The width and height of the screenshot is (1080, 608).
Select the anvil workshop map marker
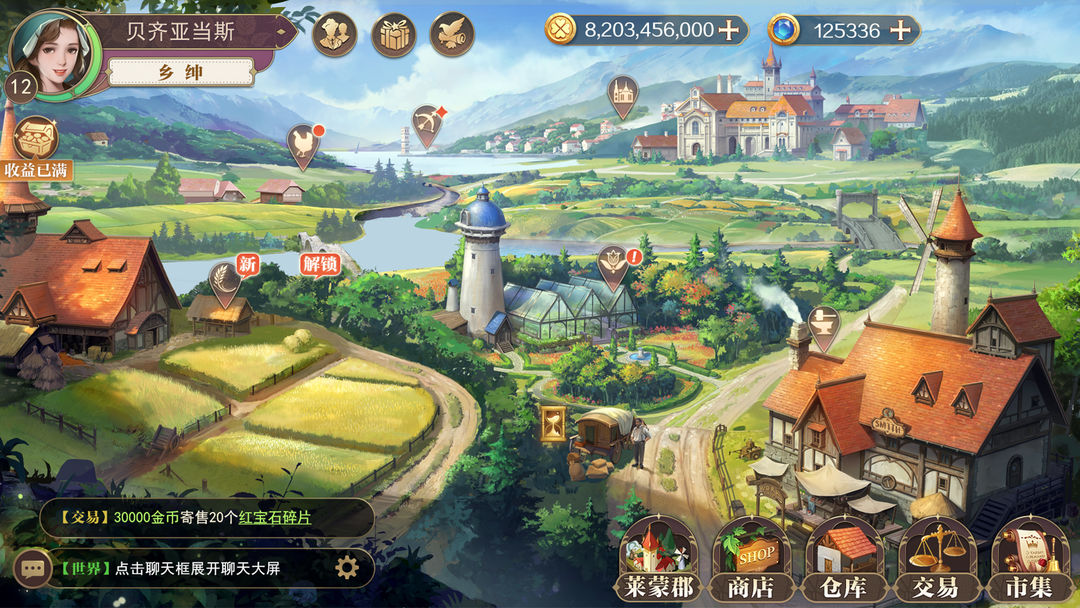(824, 325)
